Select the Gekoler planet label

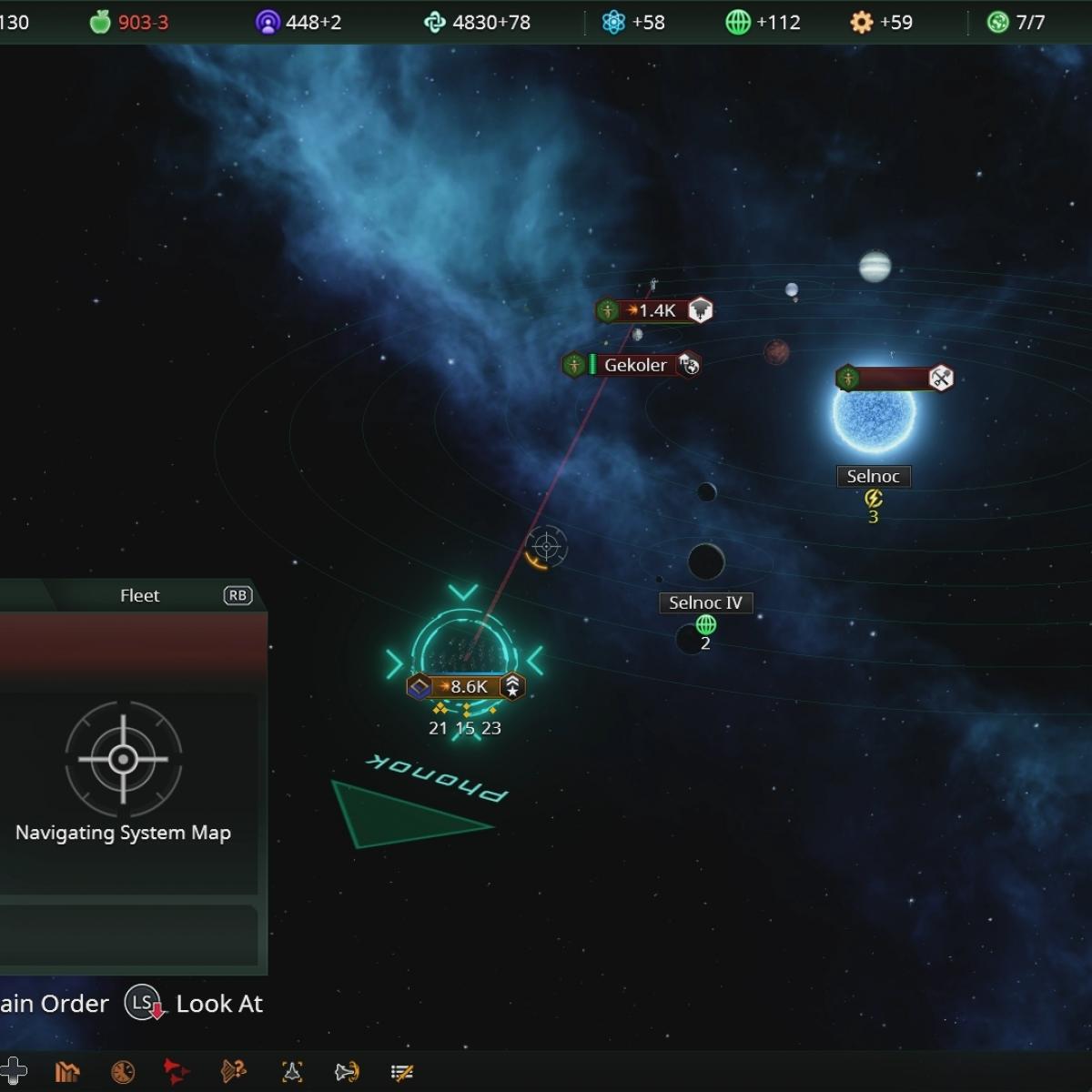(635, 365)
